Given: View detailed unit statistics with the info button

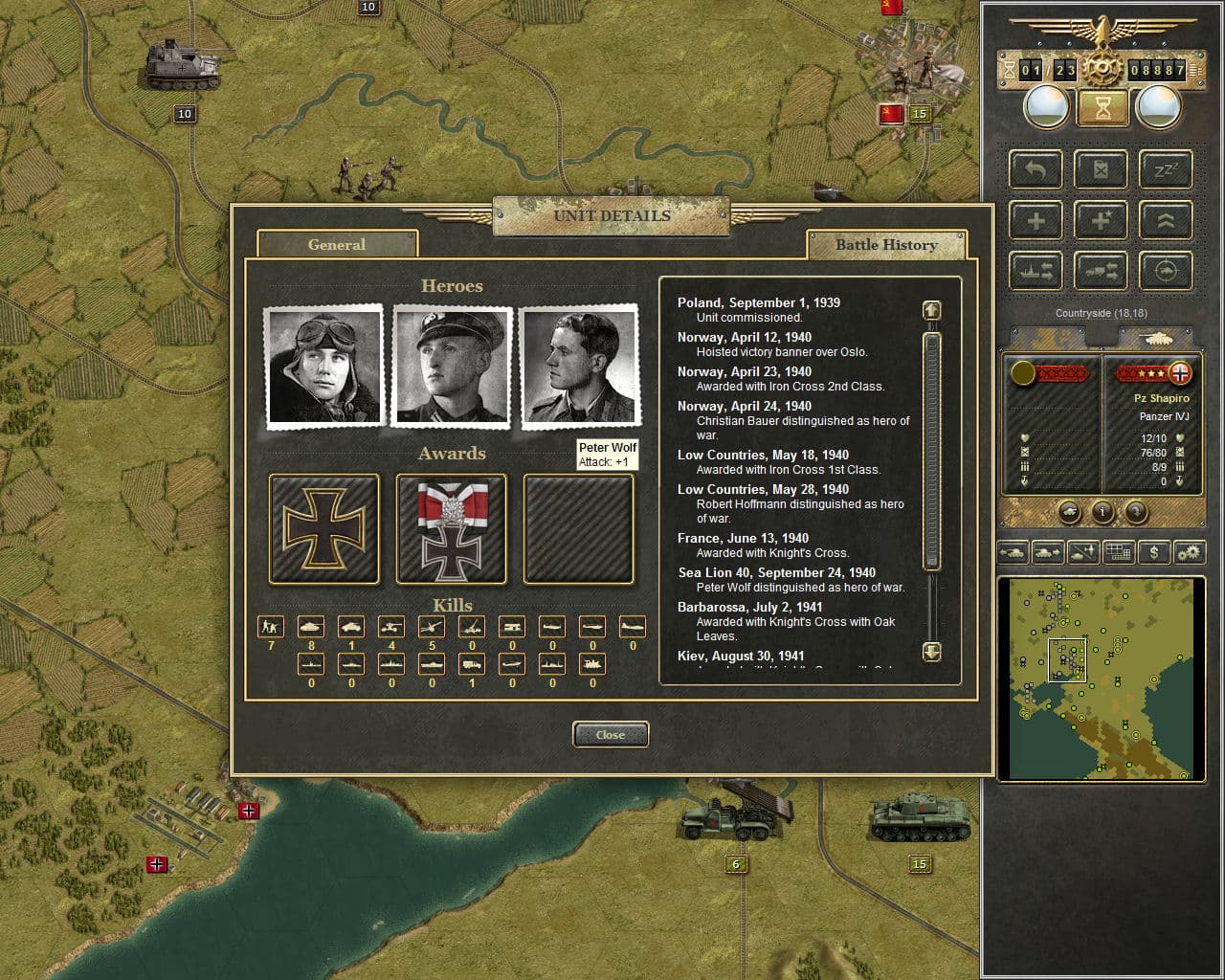Looking at the screenshot, I should point(1102,512).
